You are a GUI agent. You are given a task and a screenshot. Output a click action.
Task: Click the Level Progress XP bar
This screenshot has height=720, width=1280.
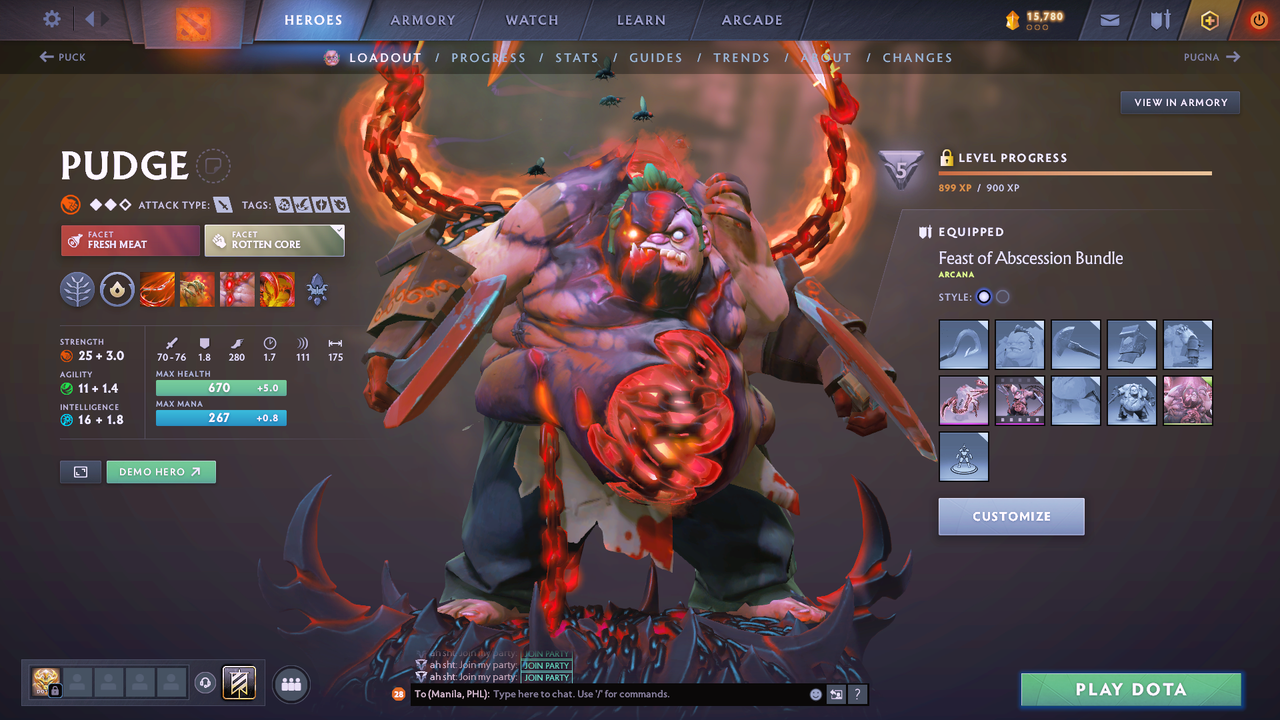click(x=1075, y=172)
